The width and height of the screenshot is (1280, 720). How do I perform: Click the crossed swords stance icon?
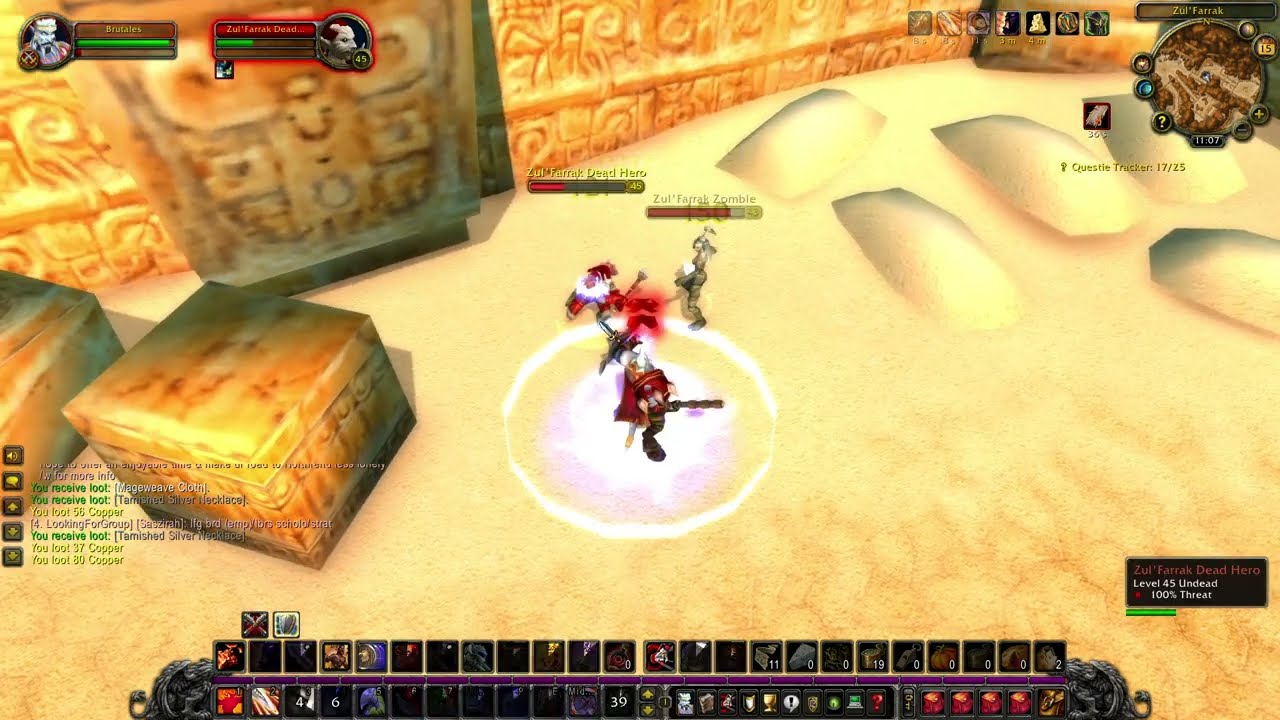click(x=255, y=625)
